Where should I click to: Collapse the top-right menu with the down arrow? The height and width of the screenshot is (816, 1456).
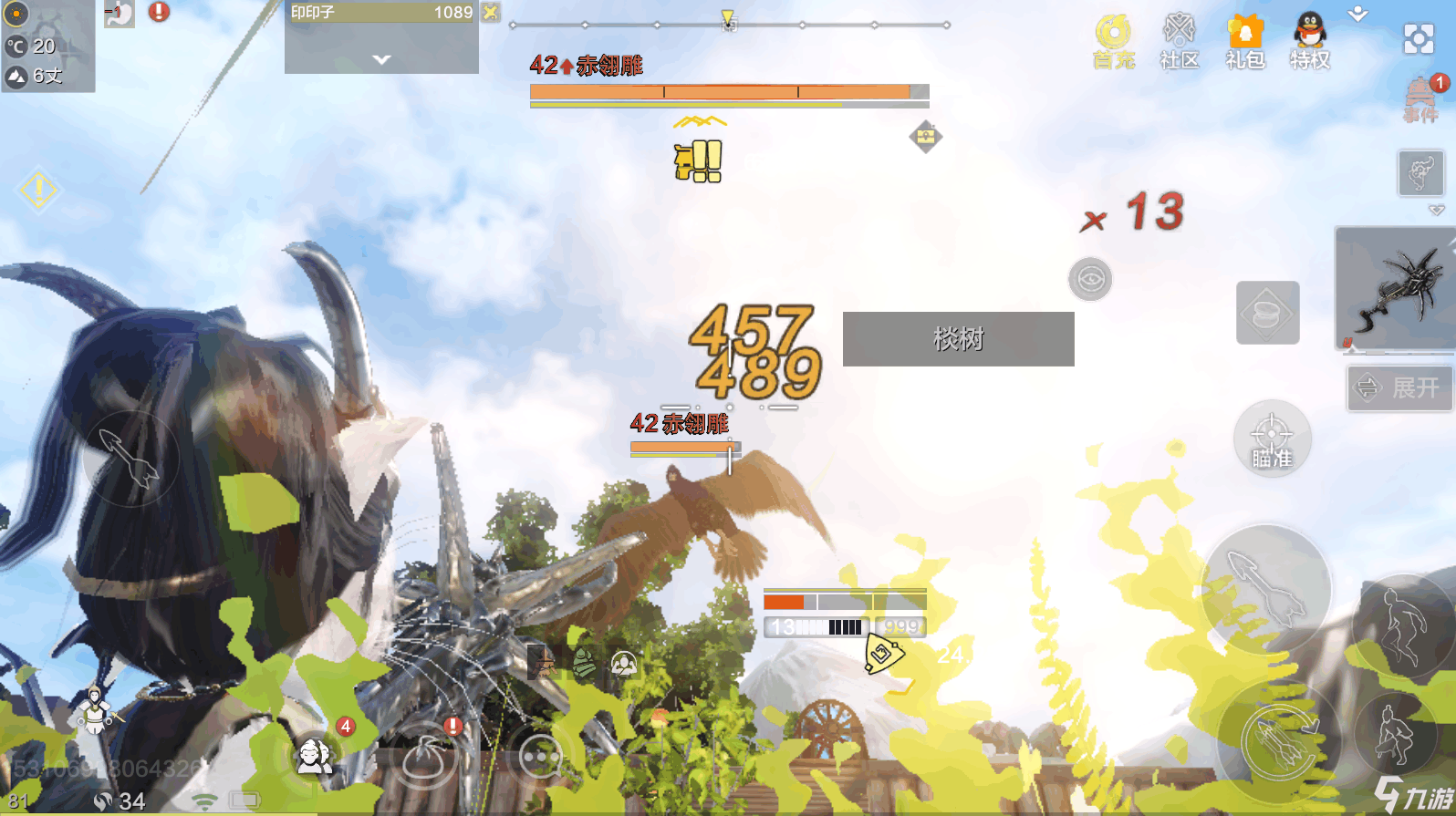pos(1357,14)
